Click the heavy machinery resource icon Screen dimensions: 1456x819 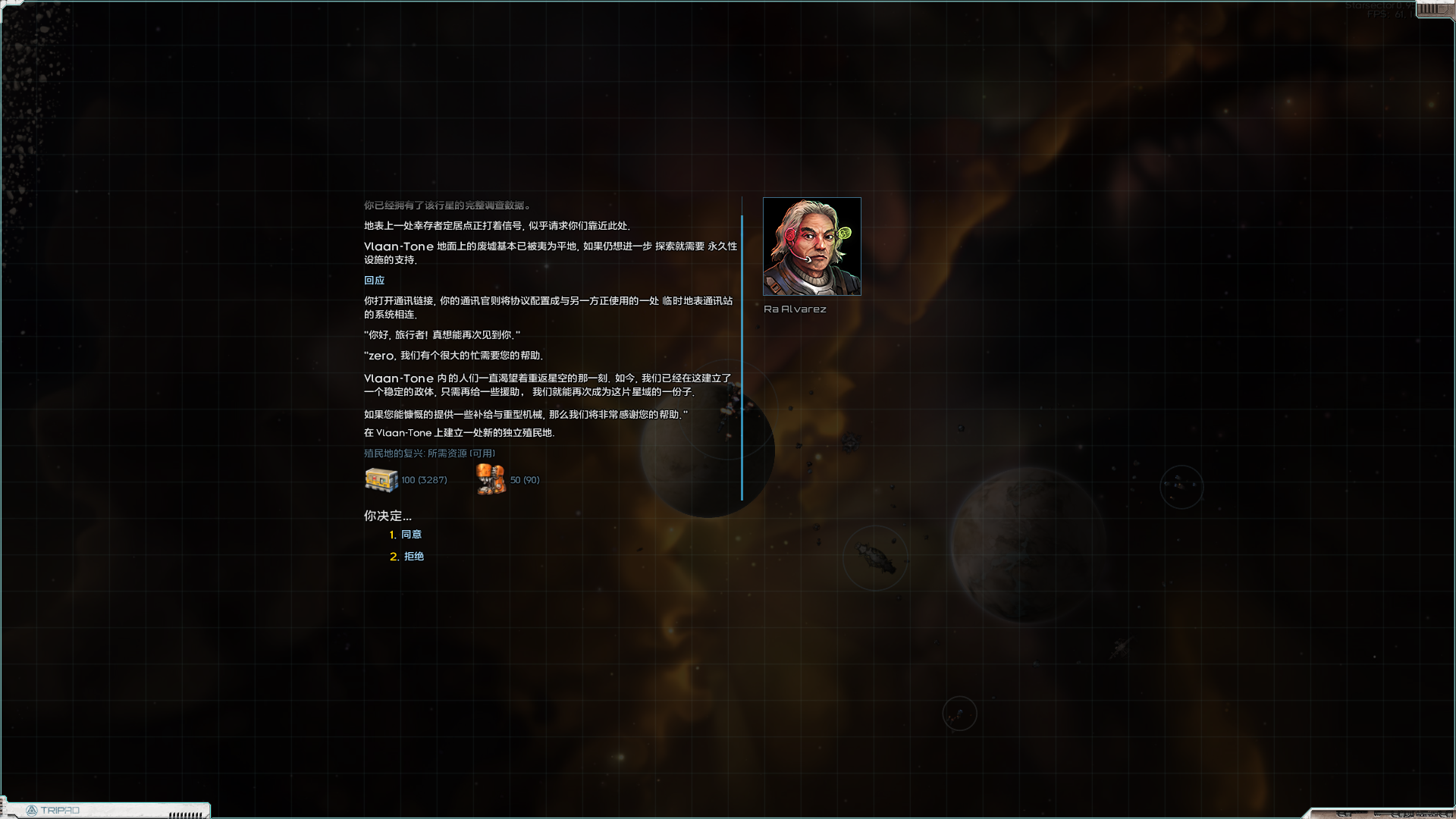point(490,479)
